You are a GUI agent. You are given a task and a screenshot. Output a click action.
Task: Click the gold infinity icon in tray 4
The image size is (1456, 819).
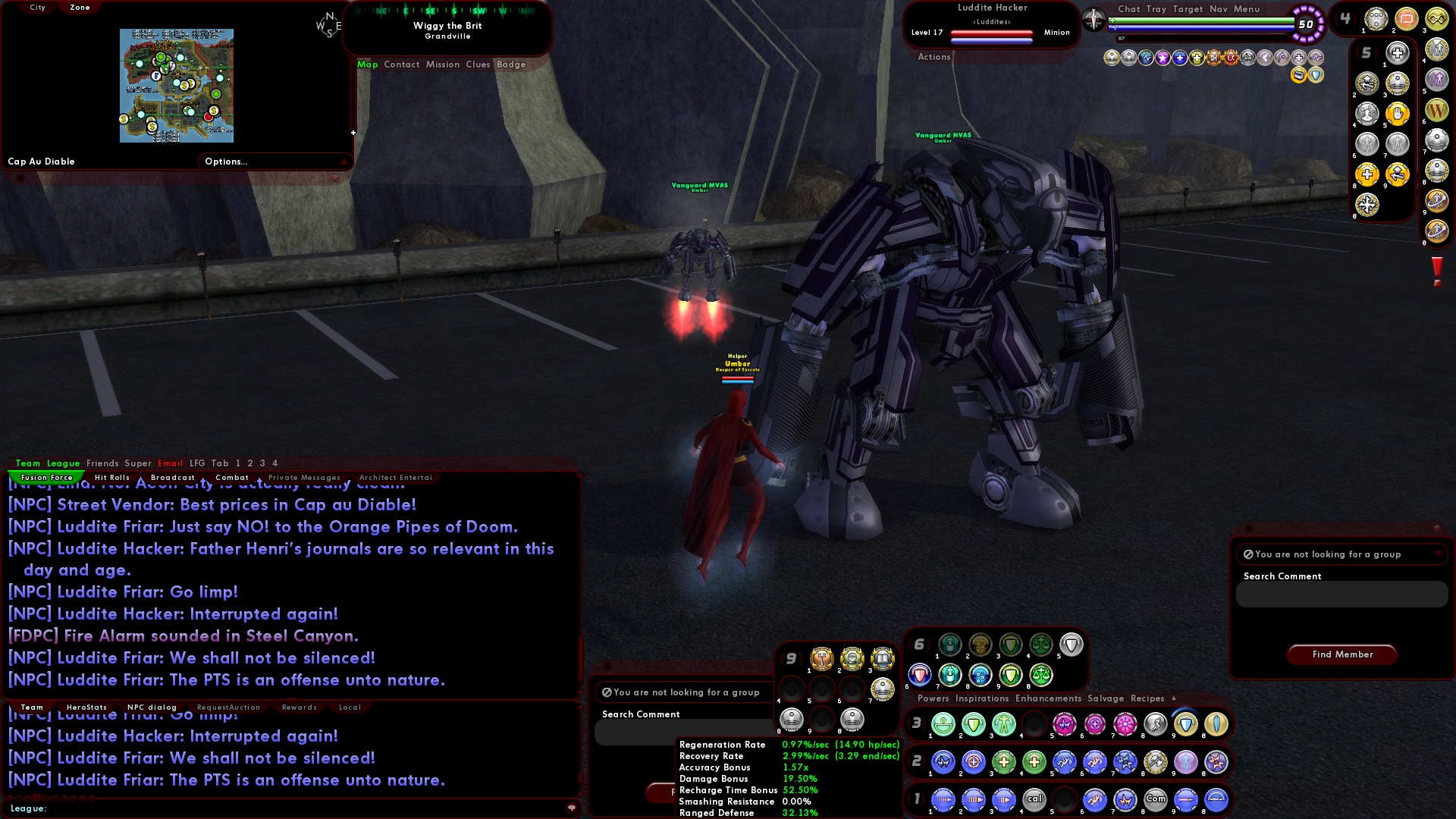click(1436, 19)
